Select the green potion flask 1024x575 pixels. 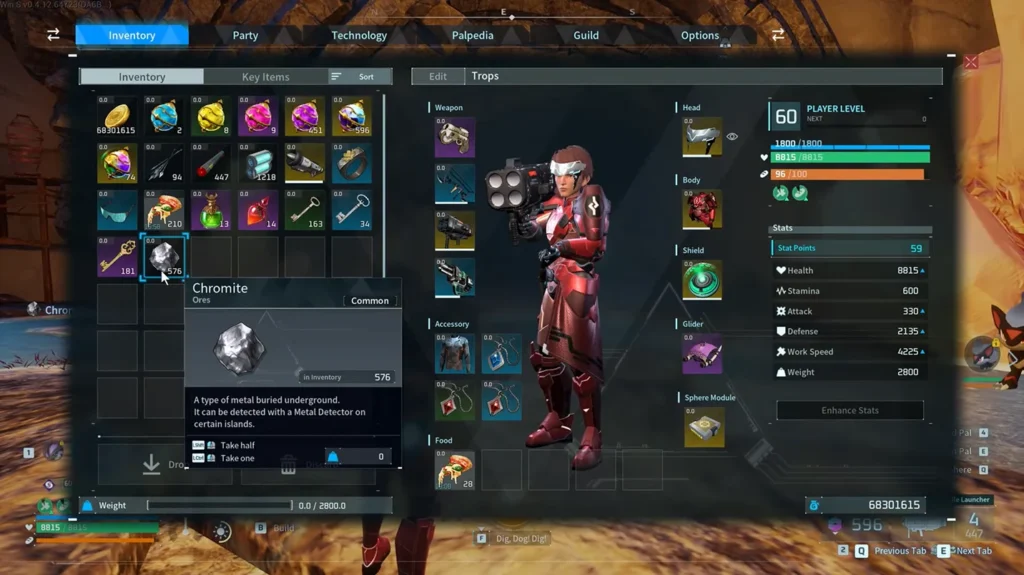point(211,210)
